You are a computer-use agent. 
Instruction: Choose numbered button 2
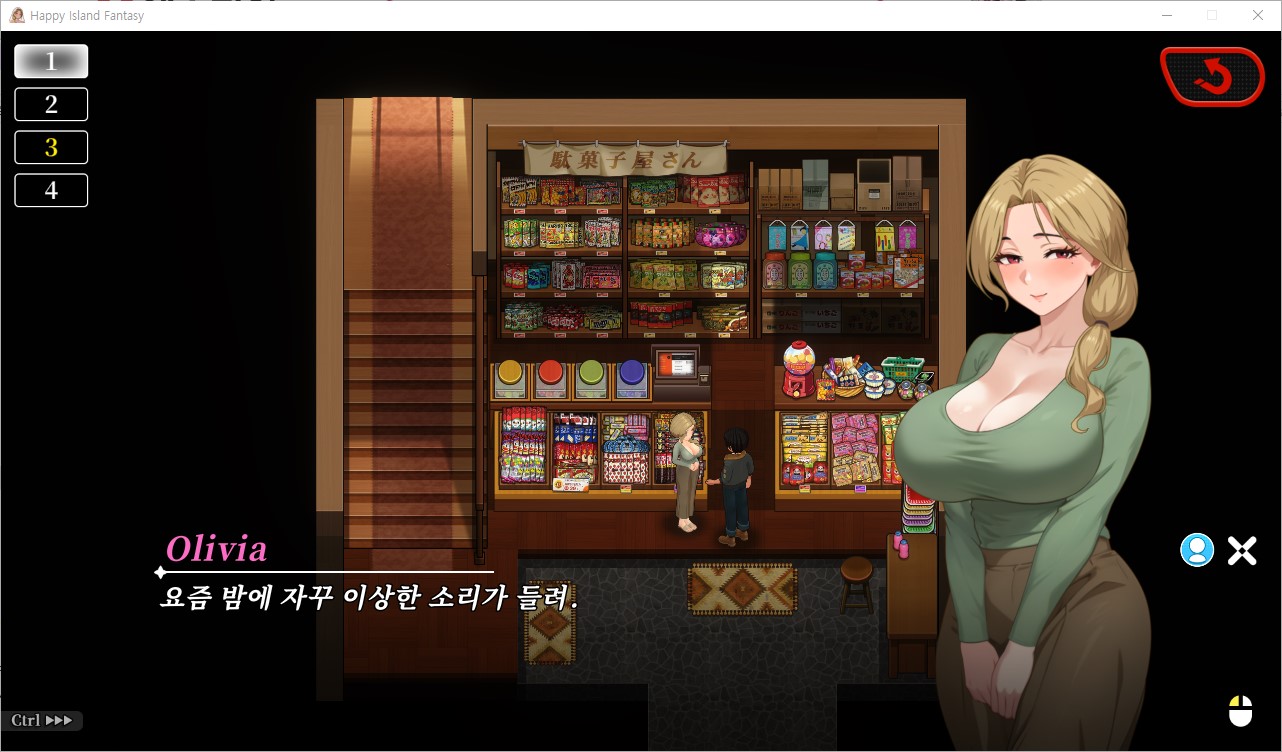click(x=51, y=104)
